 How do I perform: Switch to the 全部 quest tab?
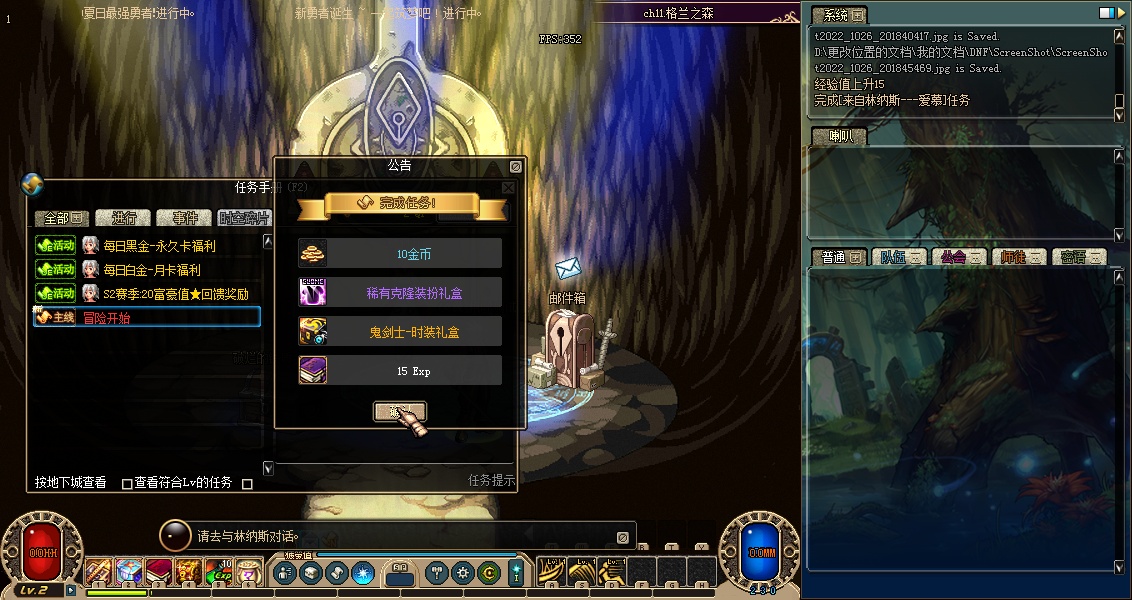point(62,218)
